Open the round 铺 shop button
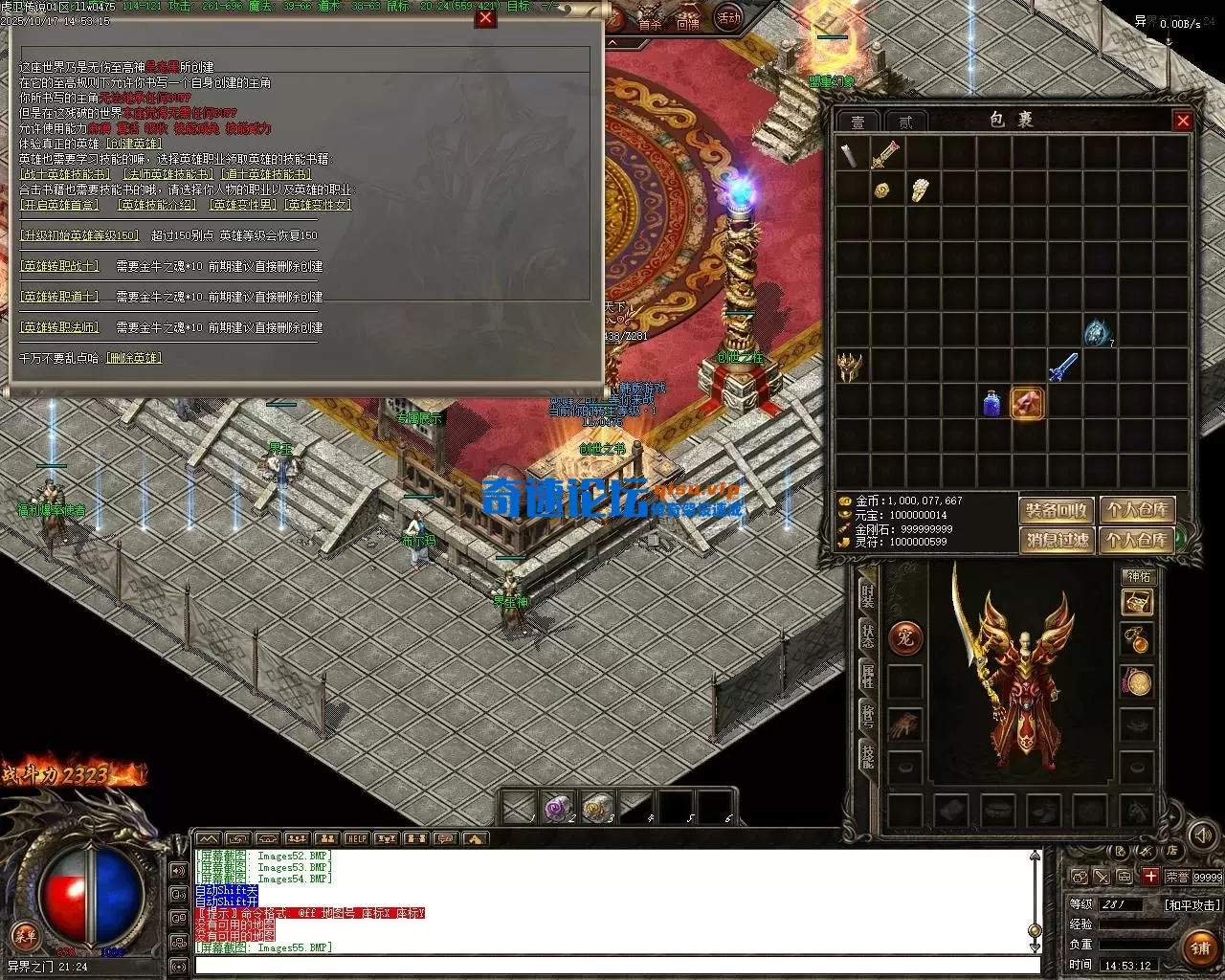The image size is (1225, 980). pyautogui.click(x=1201, y=947)
